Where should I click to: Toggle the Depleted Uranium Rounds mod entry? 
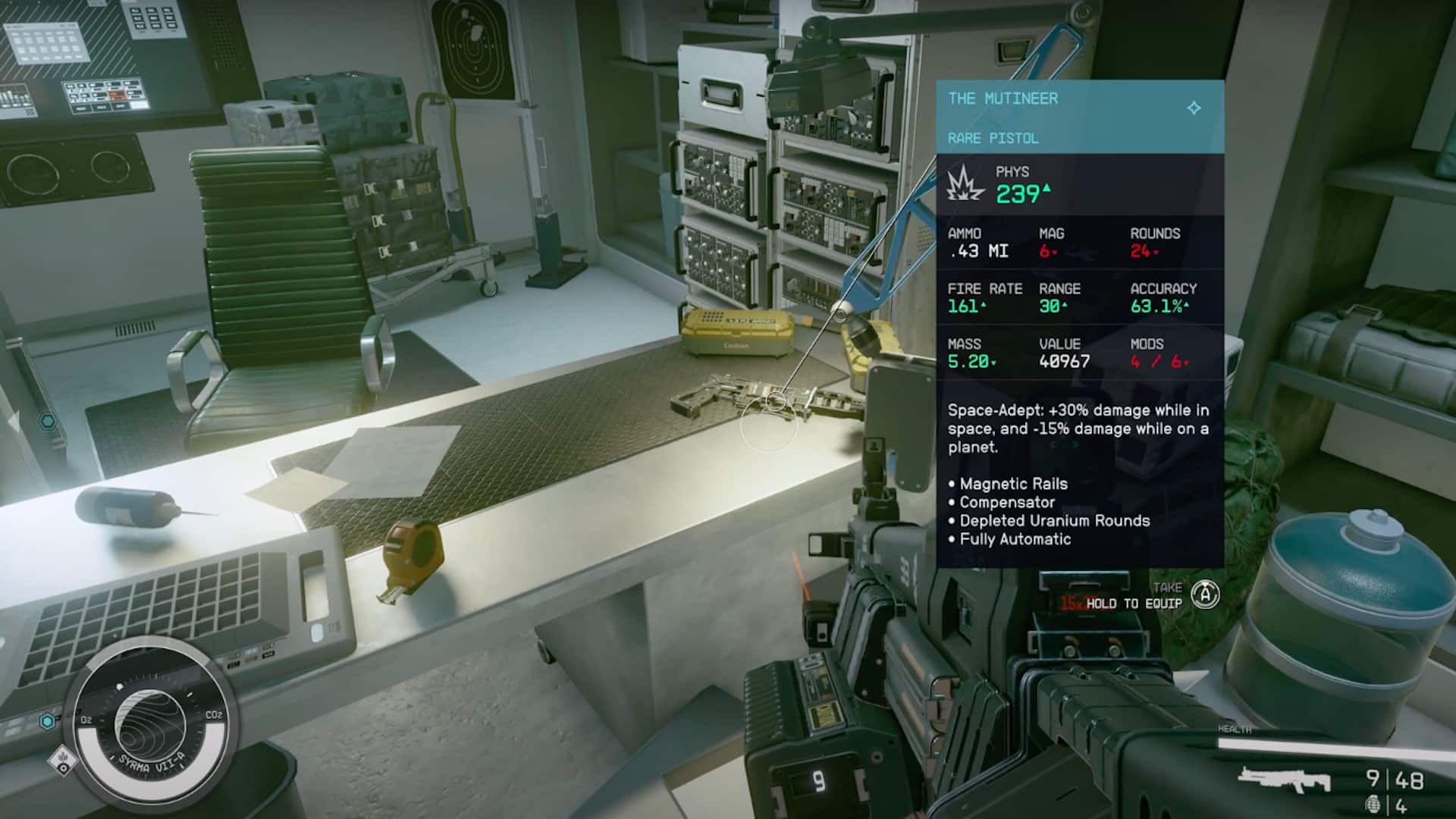click(1054, 520)
